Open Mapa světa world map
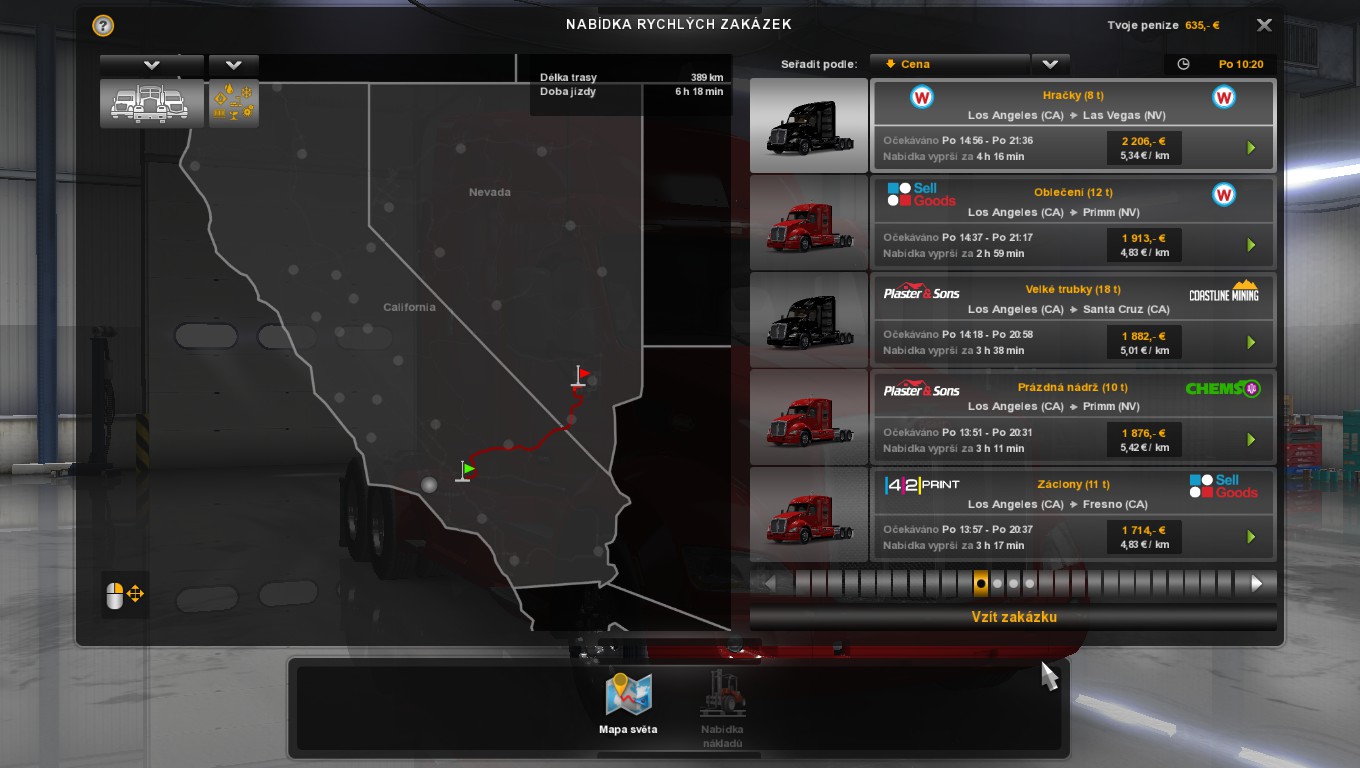 point(628,704)
